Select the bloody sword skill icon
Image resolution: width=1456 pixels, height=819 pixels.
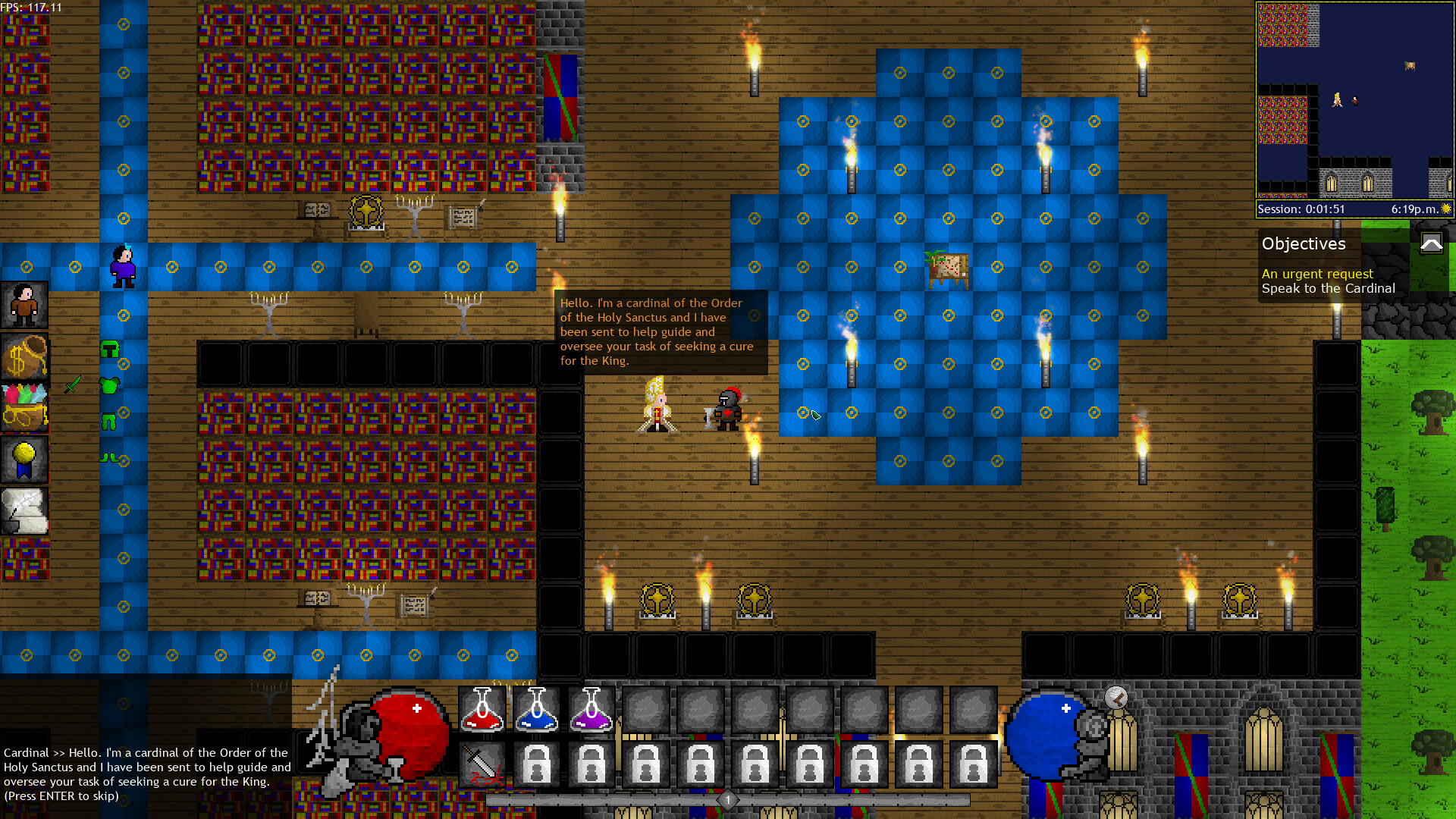click(x=483, y=764)
